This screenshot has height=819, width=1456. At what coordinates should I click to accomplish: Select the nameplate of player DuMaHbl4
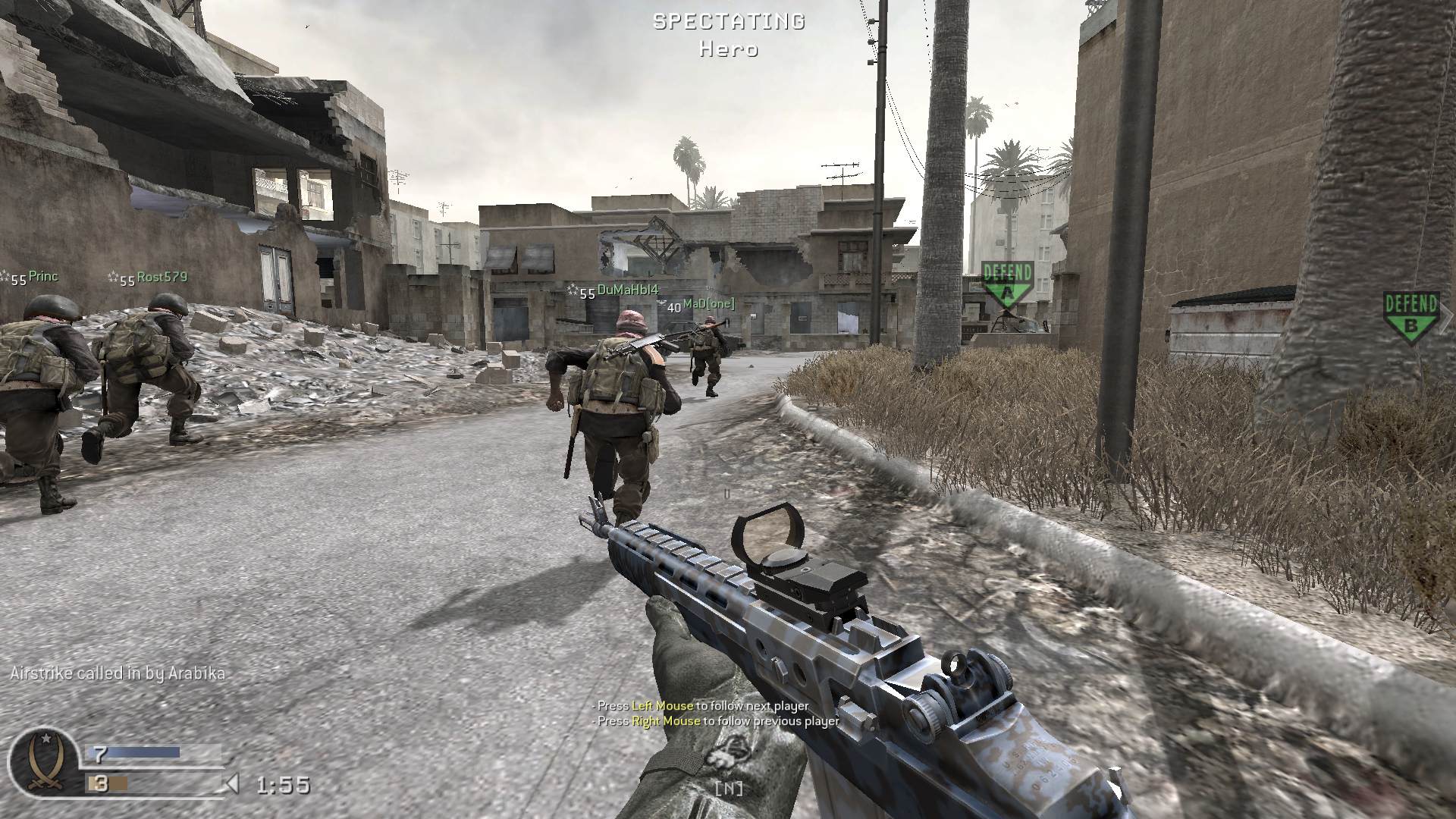pos(627,288)
